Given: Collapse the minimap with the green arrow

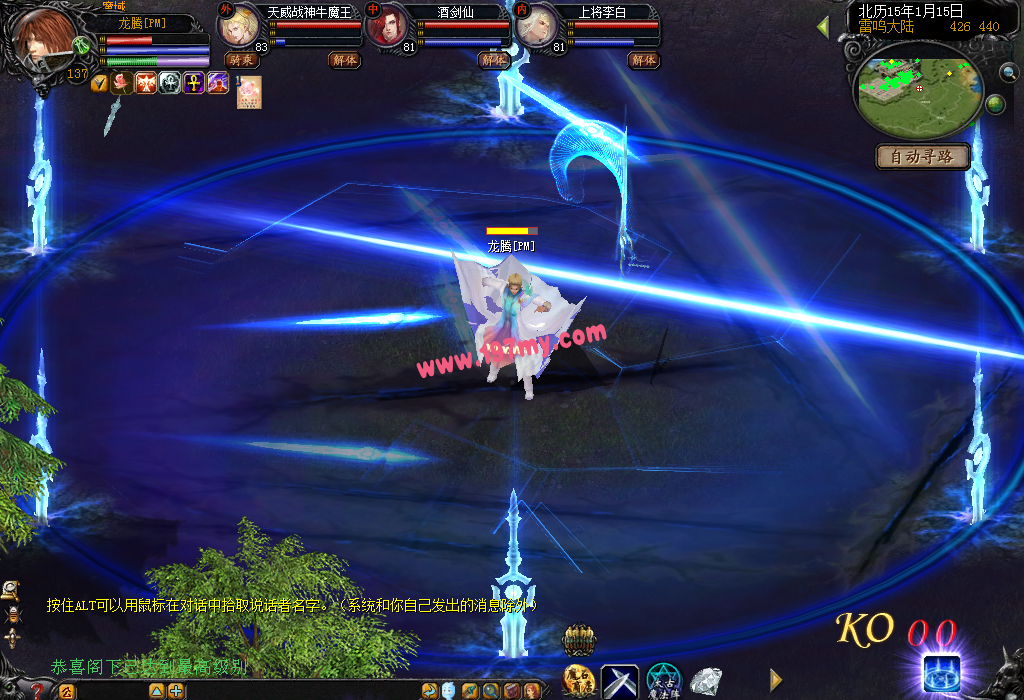Looking at the screenshot, I should coord(823,27).
